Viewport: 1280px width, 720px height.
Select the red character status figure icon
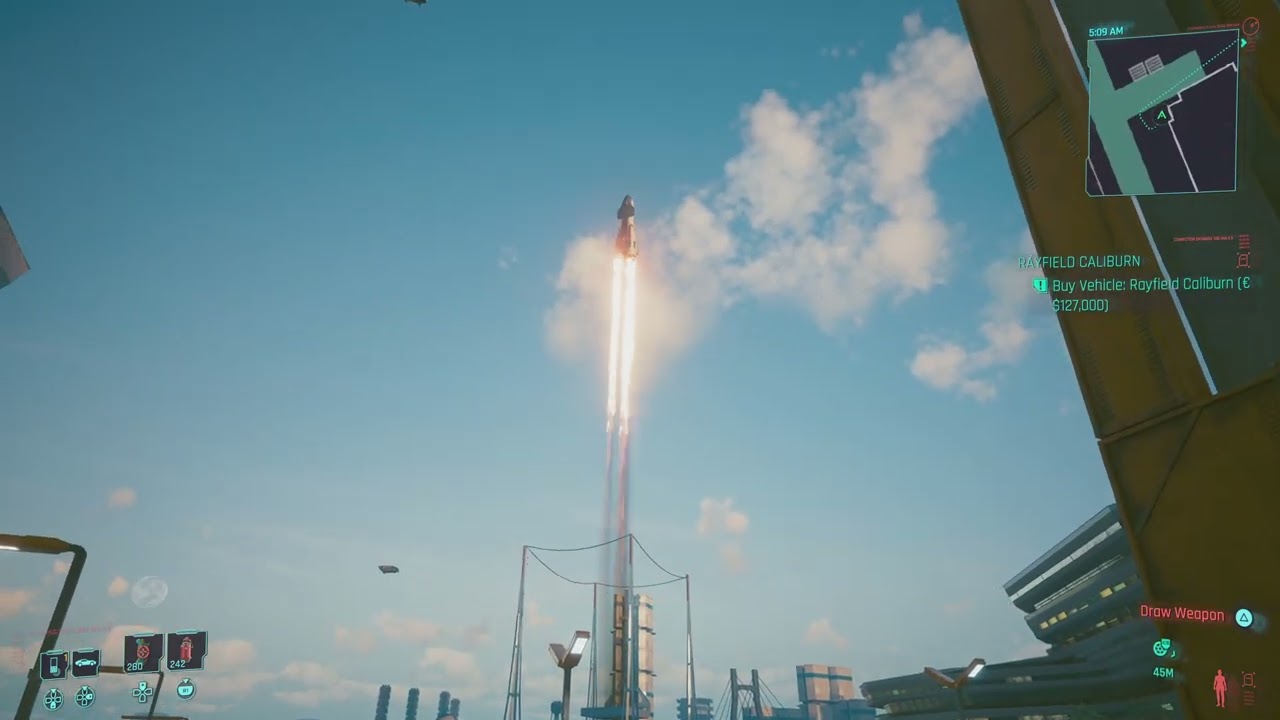pyautogui.click(x=1220, y=687)
